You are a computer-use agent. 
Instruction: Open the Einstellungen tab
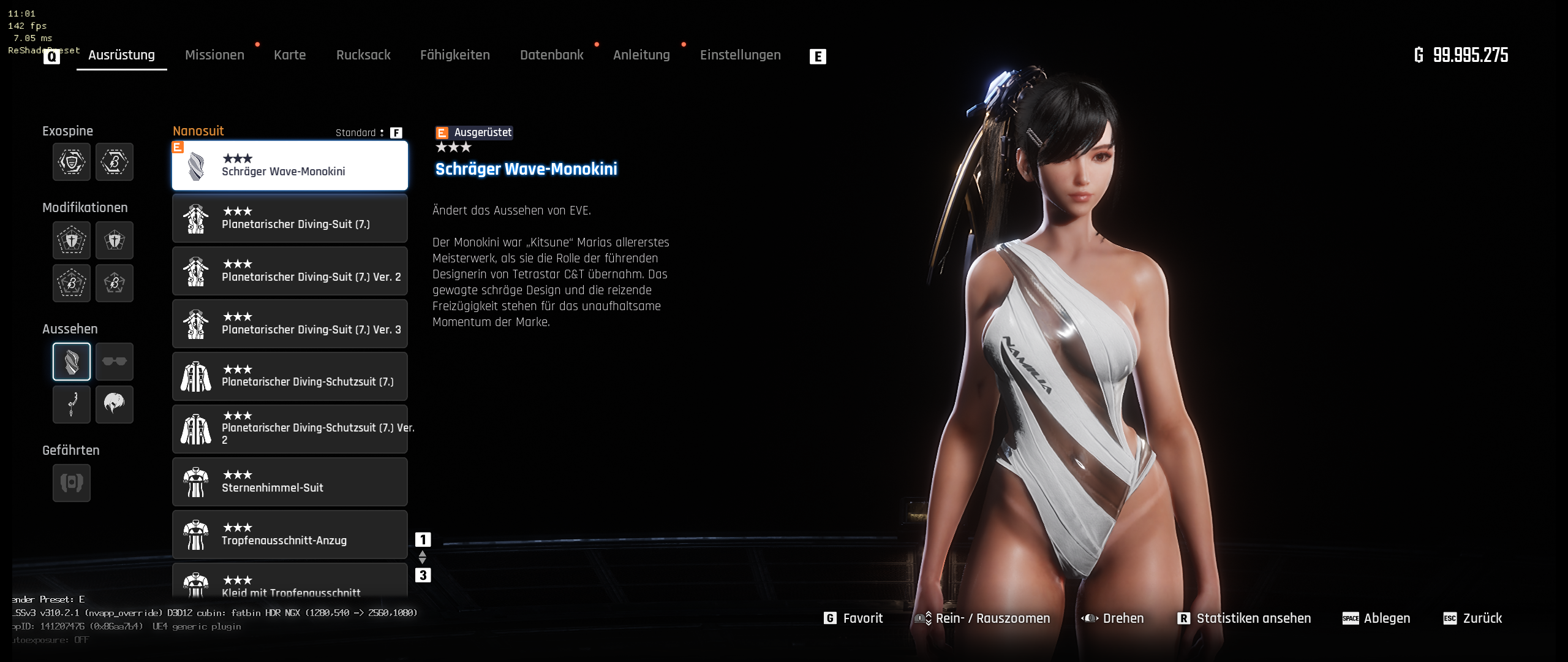click(x=740, y=55)
